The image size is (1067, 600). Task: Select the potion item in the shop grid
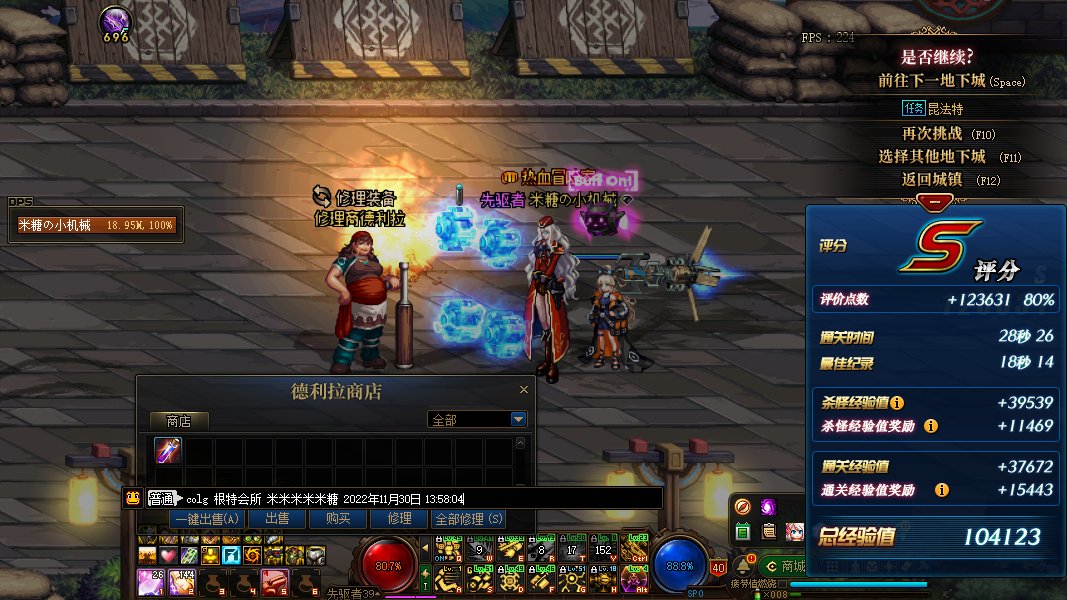click(168, 451)
